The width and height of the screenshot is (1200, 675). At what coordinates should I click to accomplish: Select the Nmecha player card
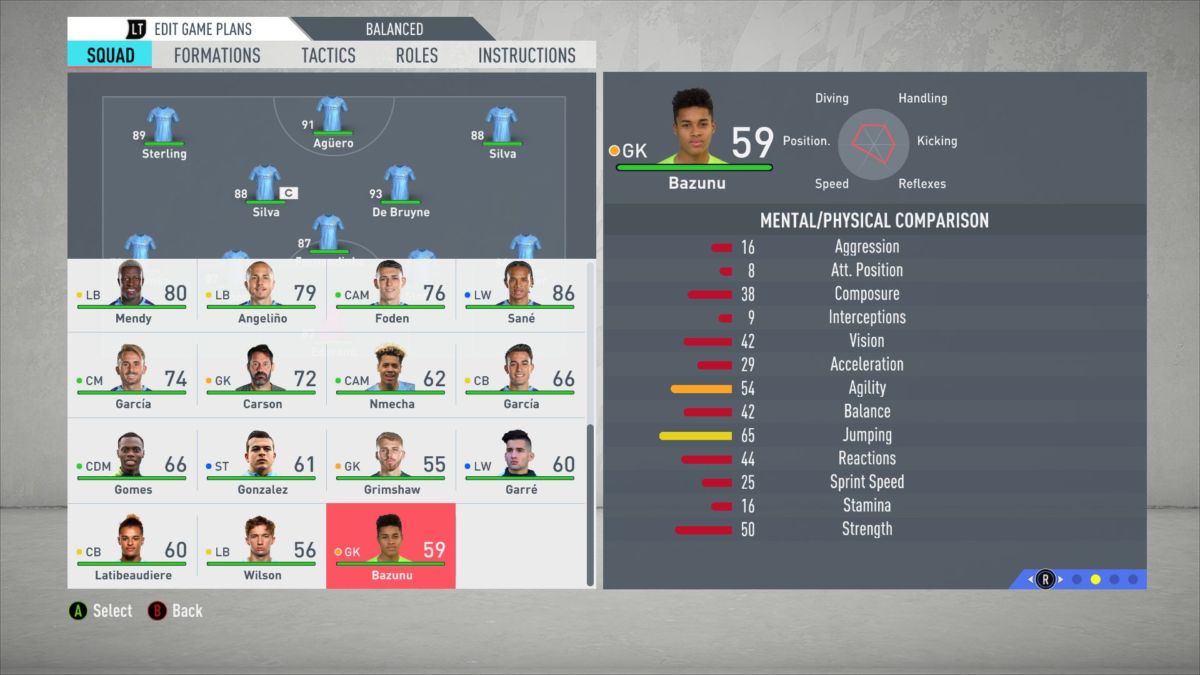pyautogui.click(x=391, y=380)
